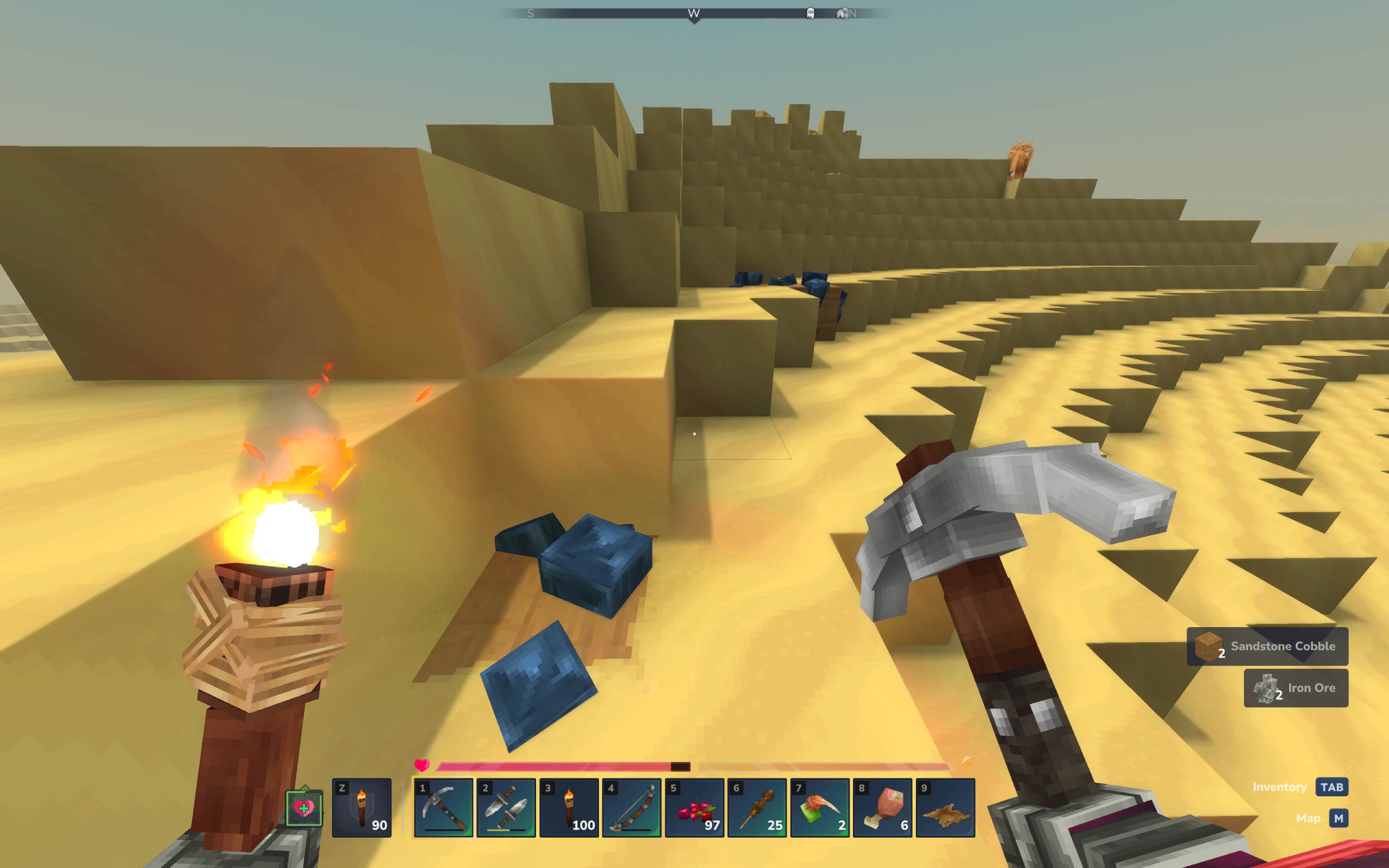Select the bow in hotbar slot 4
Screen dimensions: 1389x868
(x=632, y=808)
